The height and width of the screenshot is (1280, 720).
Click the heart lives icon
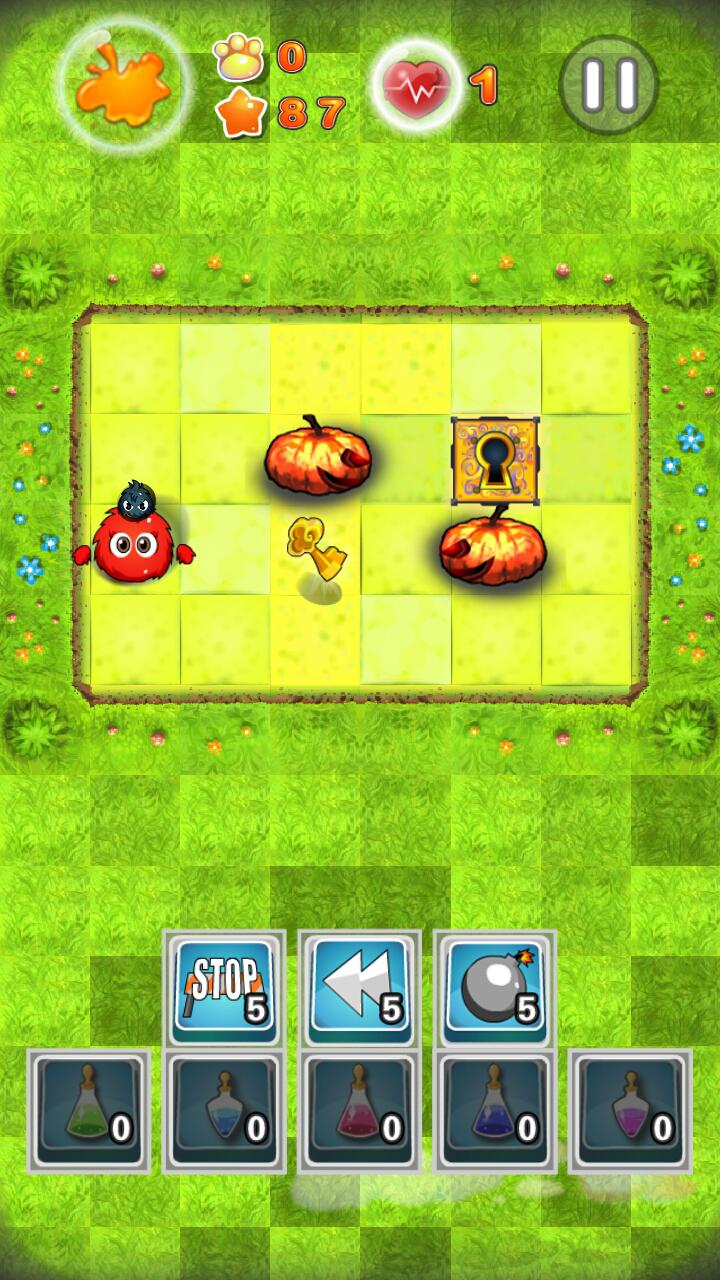coord(417,87)
